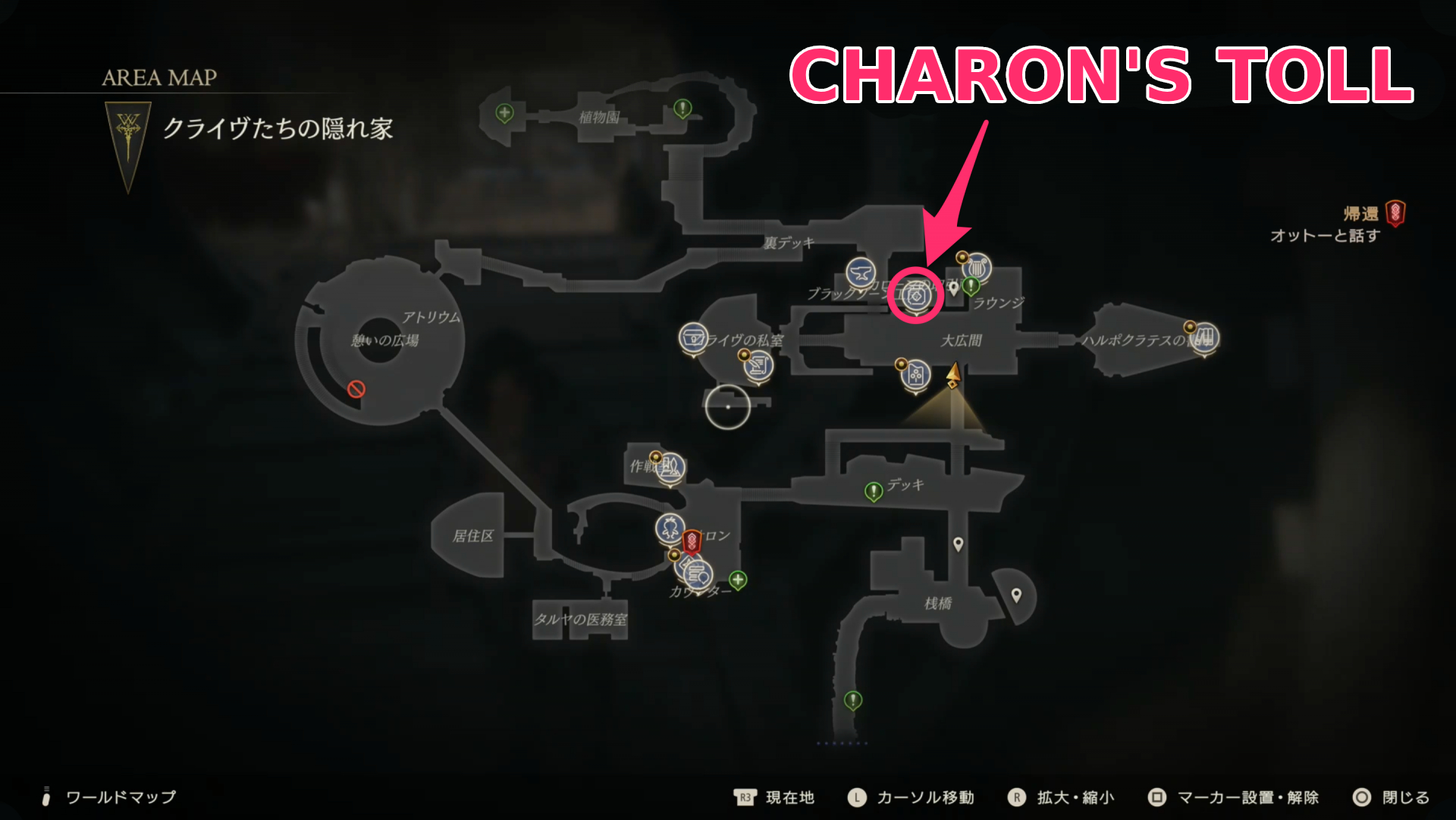Select the card-shaped marker below the main hall
The image size is (1456, 820).
[x=915, y=375]
